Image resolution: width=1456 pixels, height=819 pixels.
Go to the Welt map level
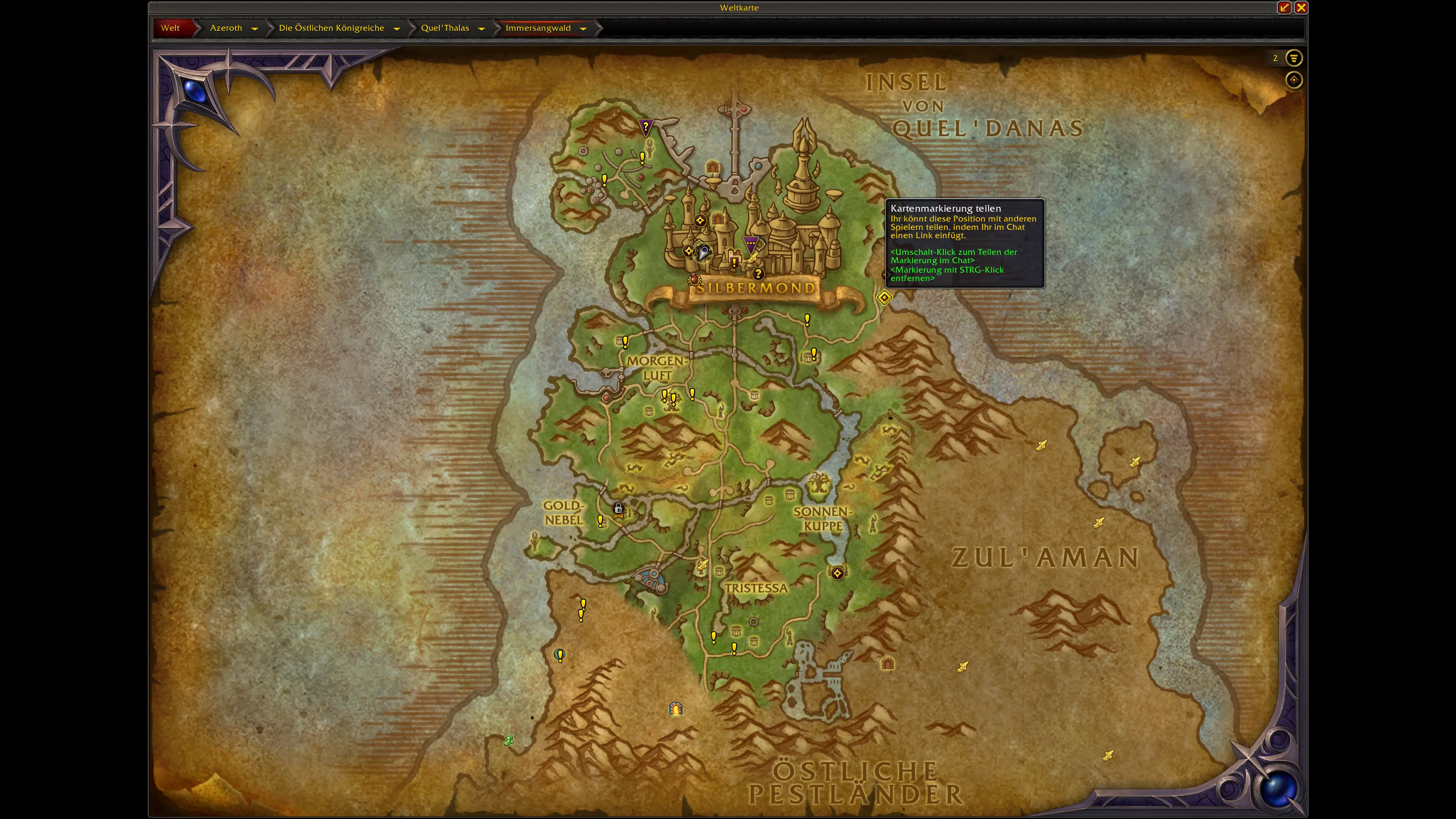170,28
